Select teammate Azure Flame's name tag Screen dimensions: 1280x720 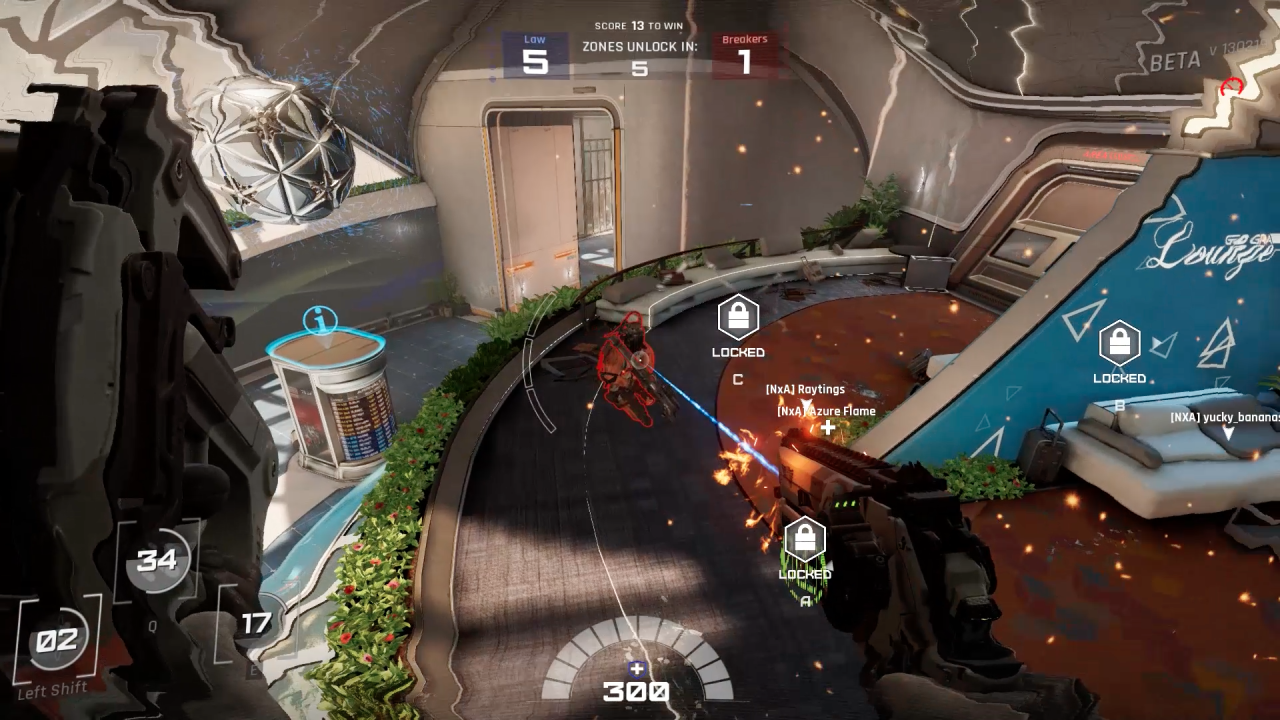[x=826, y=411]
